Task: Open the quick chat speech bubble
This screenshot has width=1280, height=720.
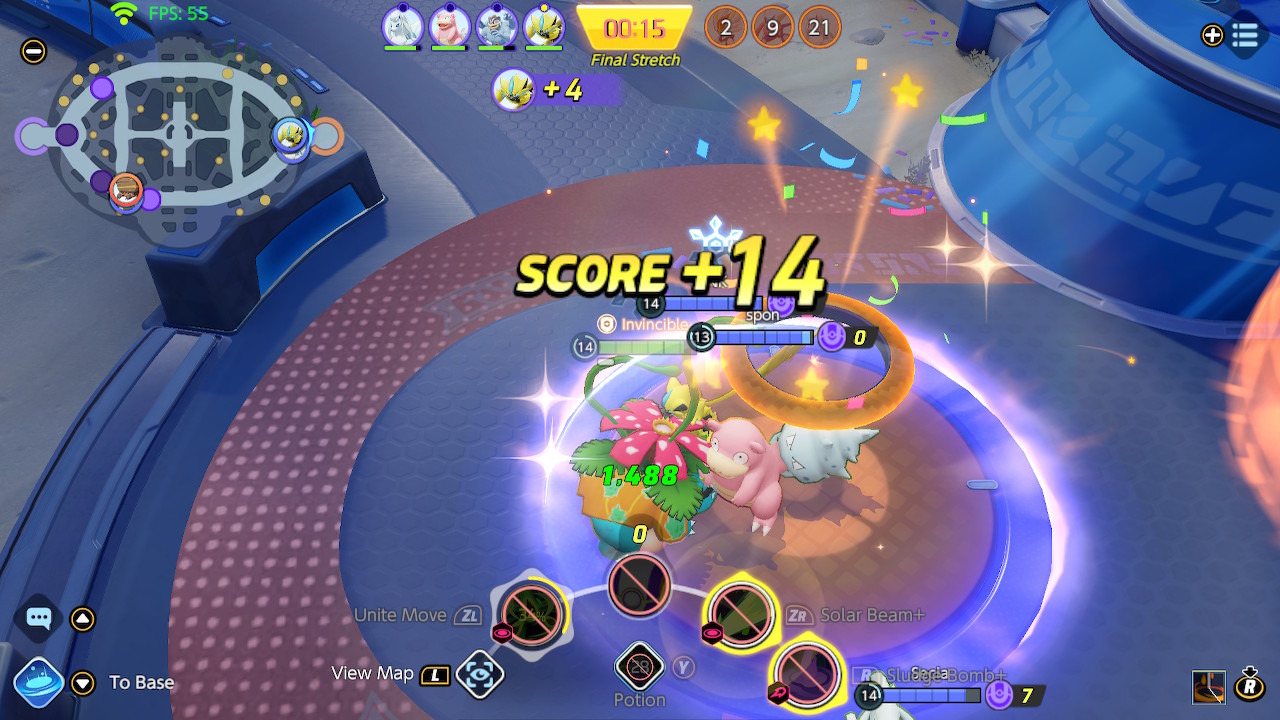Action: point(39,619)
